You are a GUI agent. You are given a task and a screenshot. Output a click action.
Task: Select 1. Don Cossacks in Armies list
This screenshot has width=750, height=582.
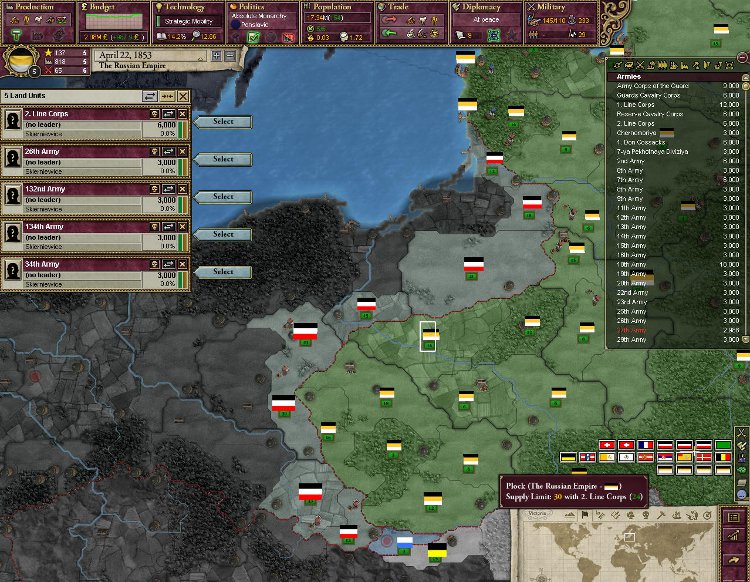(648, 141)
